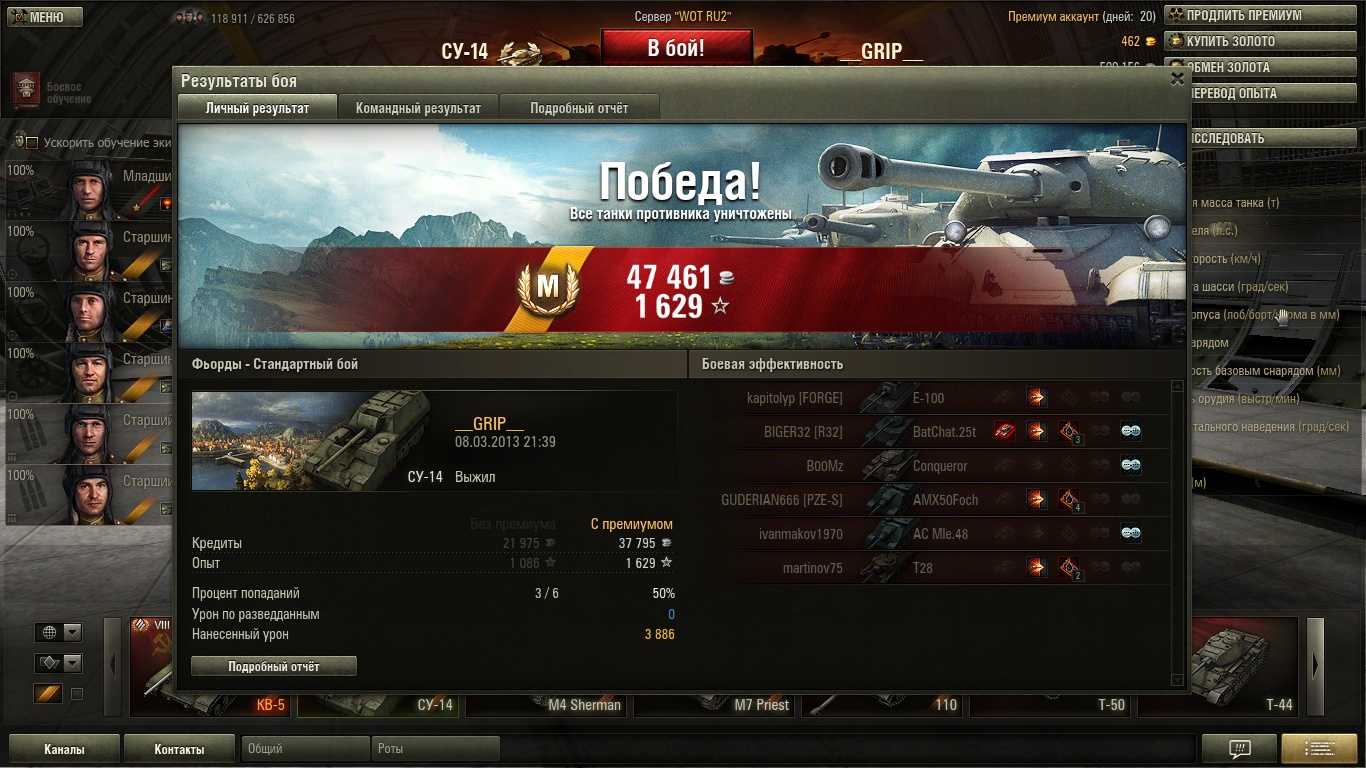Screen dimensions: 1366x768
Task: Click the Подробный отчёт button below stats
Action: 273,666
